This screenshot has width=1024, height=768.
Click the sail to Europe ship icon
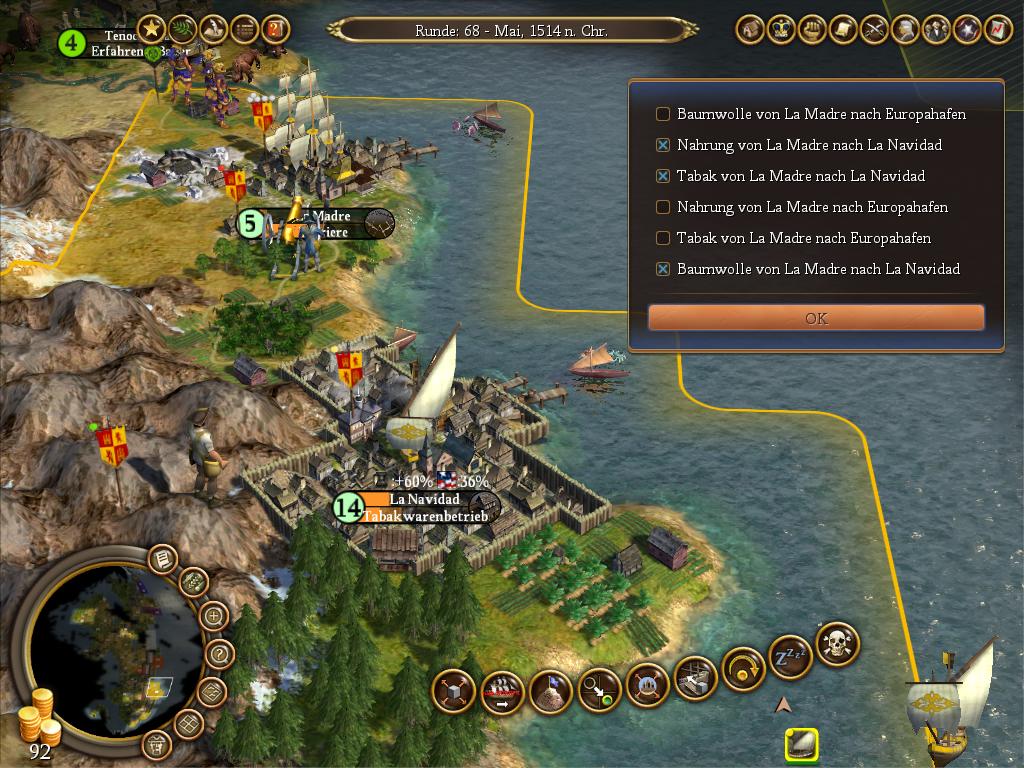click(x=502, y=691)
